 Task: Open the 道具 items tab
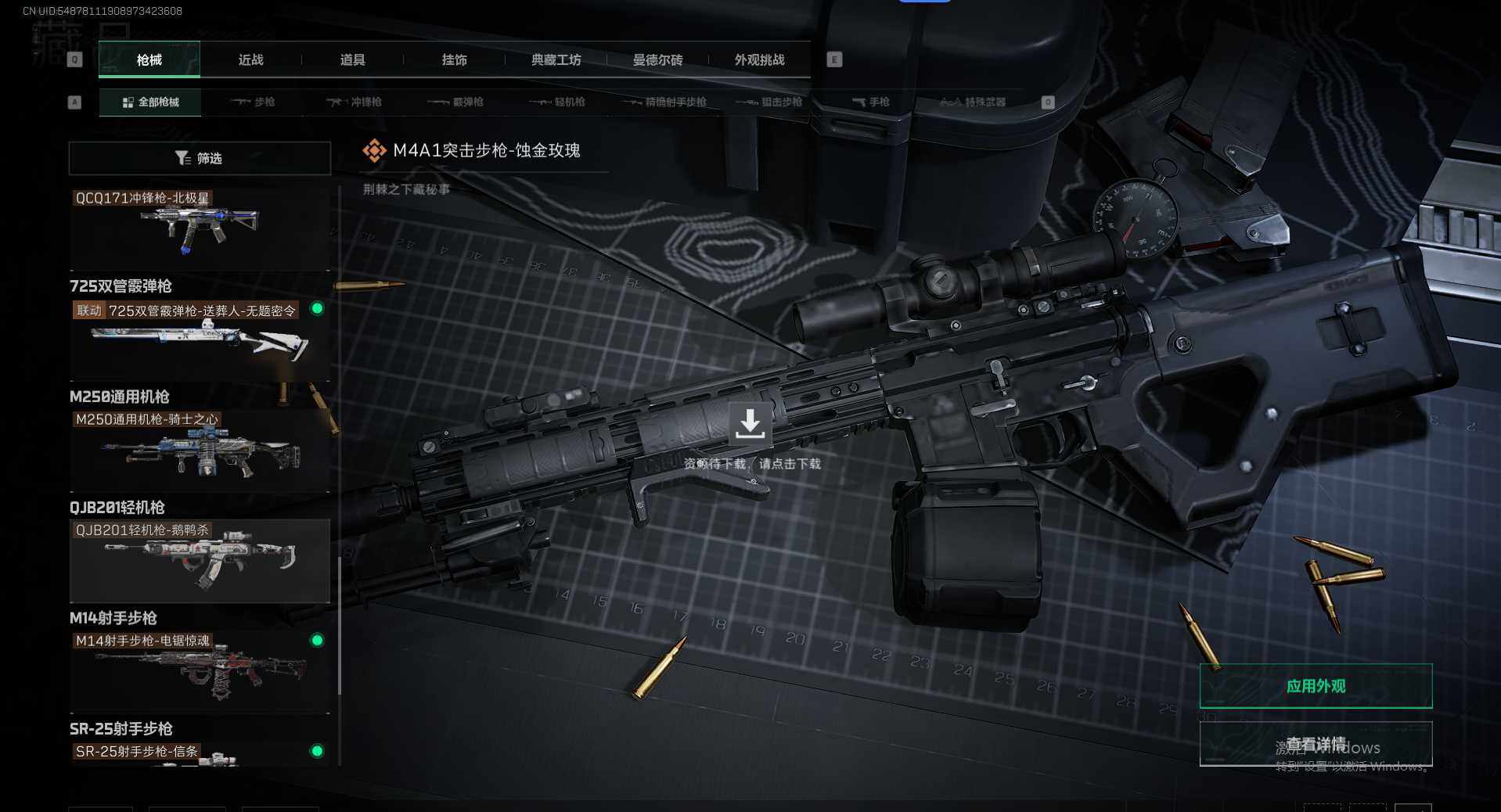[x=352, y=60]
